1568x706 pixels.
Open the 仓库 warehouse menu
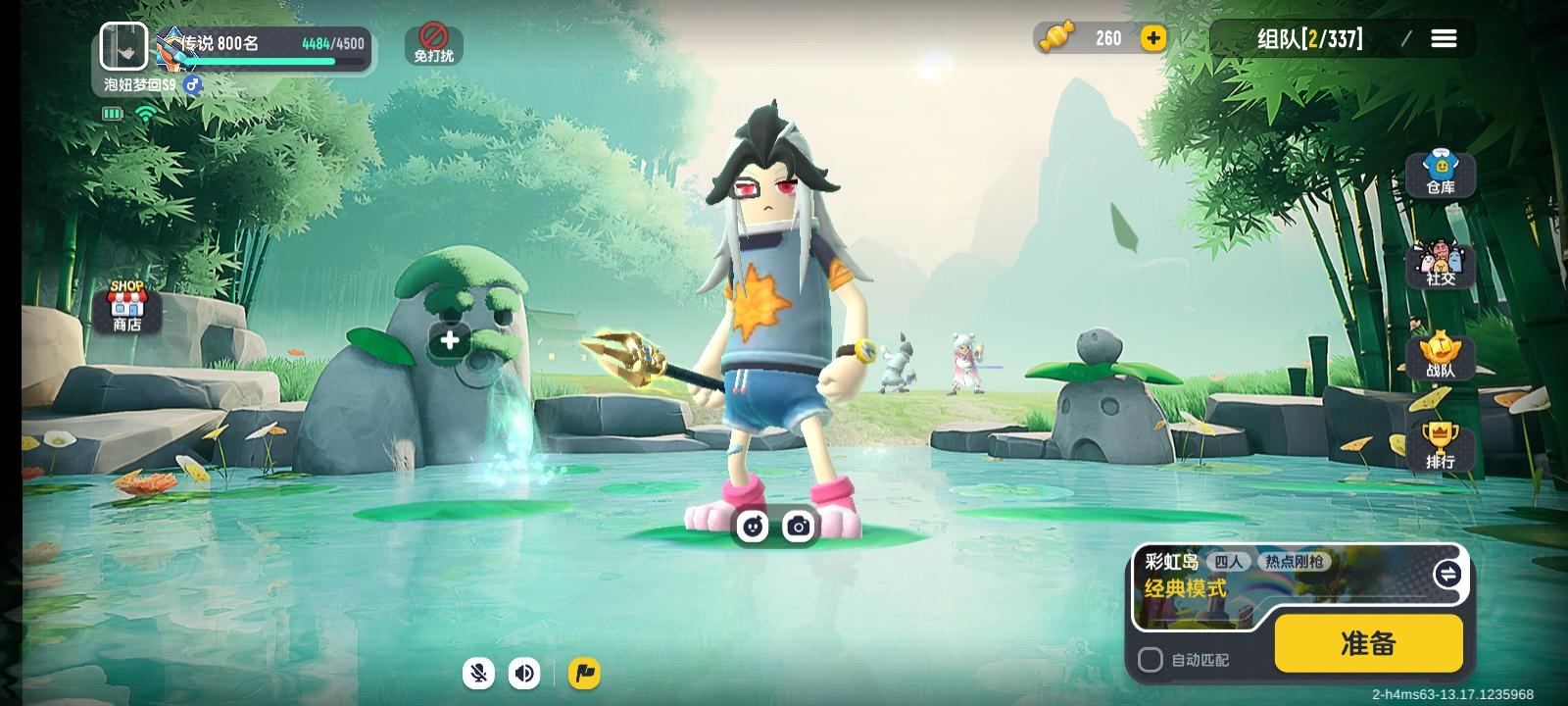click(1440, 174)
